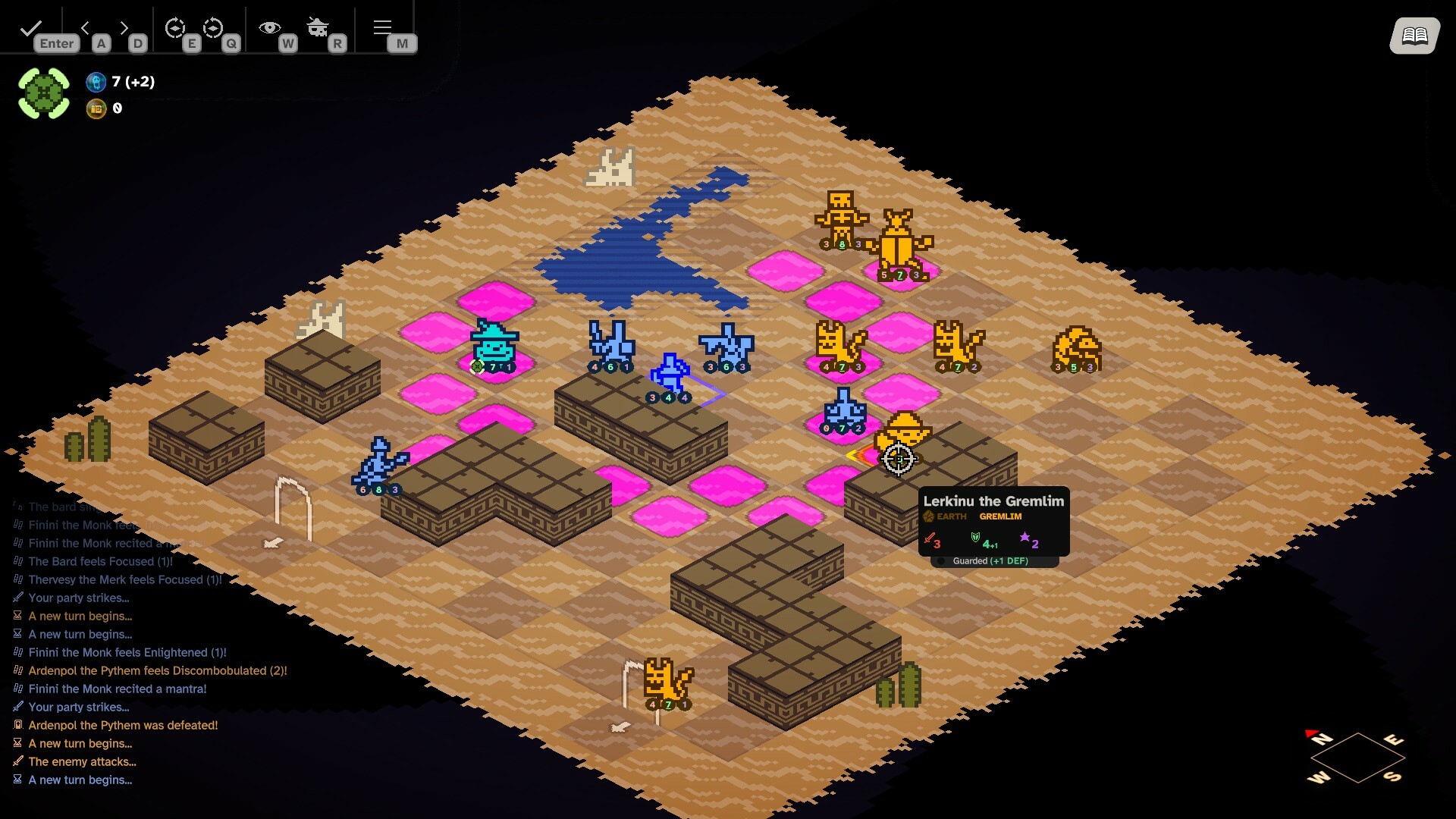Click the enemy skull helmet icon
This screenshot has width=1456, height=819.
click(318, 27)
